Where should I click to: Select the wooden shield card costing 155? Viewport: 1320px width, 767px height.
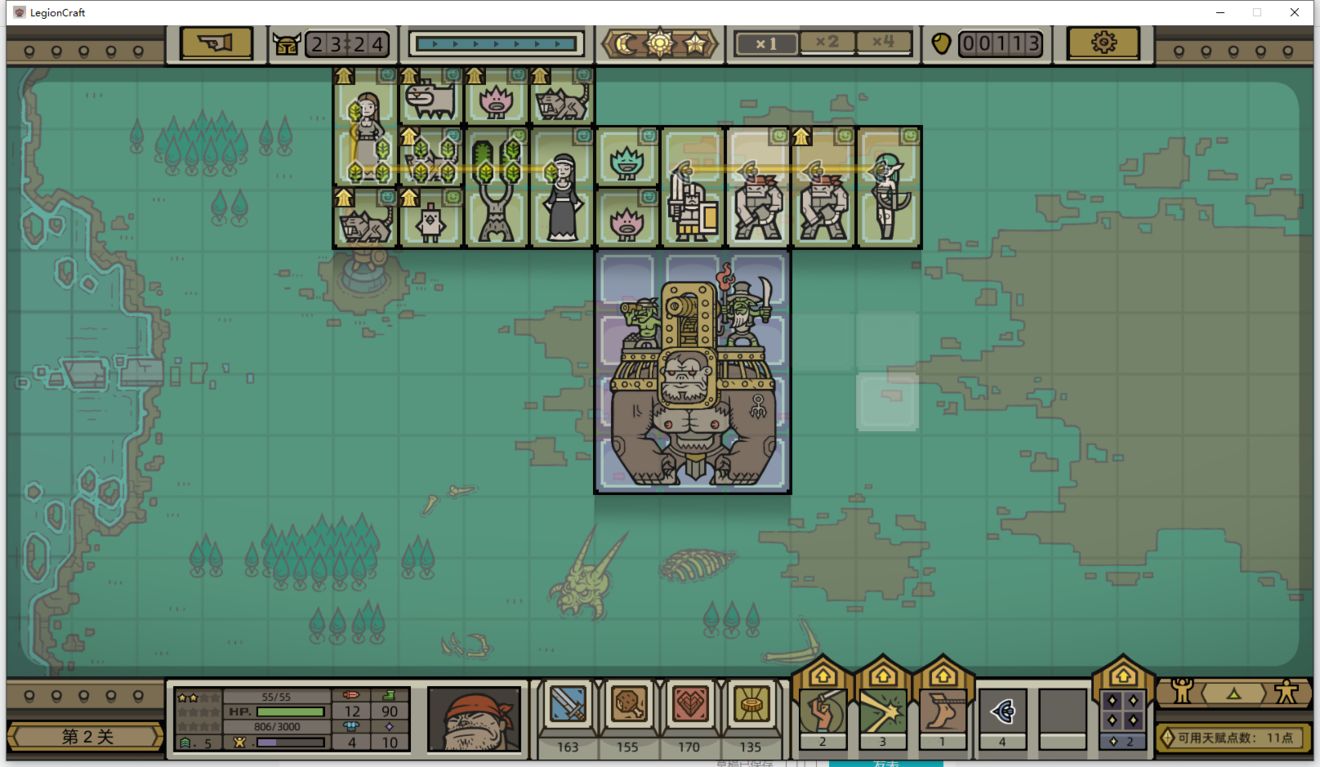627,708
